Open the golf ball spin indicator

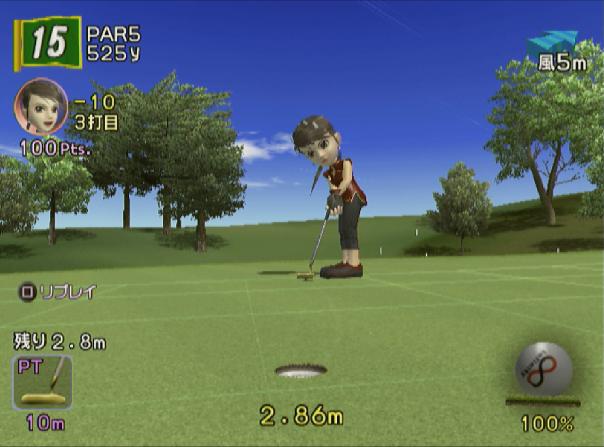coord(543,369)
